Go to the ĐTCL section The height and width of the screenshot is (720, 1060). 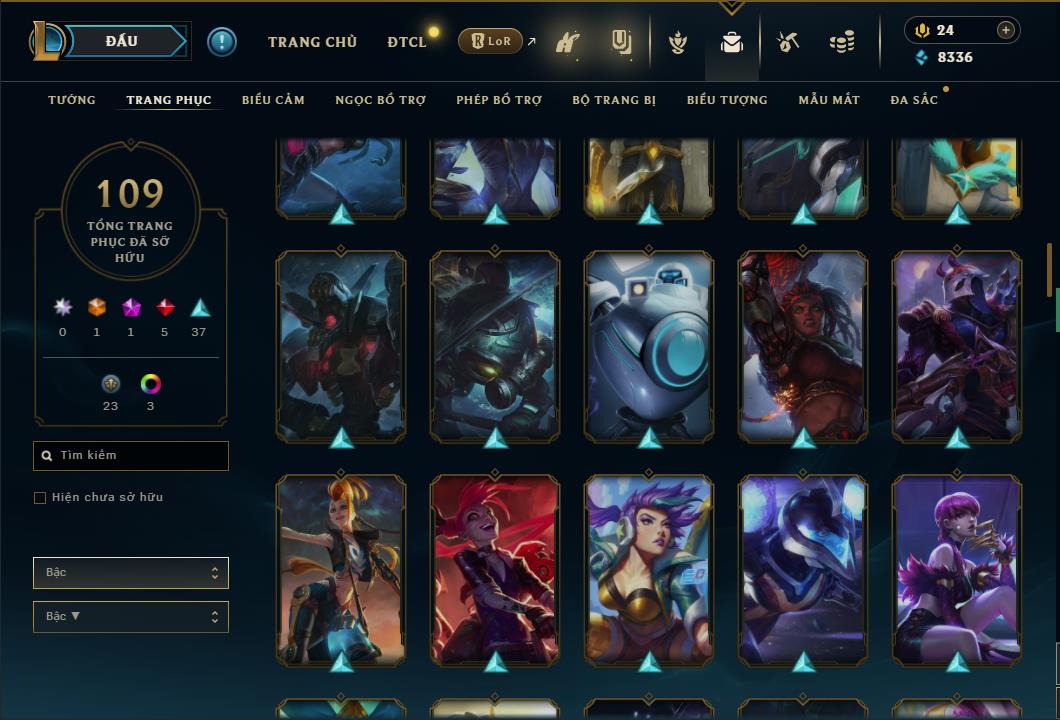point(407,42)
